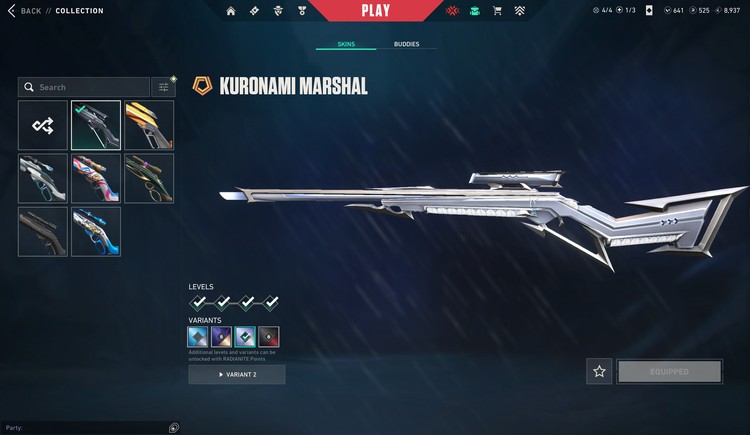Play the Variant 2 preview
This screenshot has height=435, width=750.
point(237,374)
